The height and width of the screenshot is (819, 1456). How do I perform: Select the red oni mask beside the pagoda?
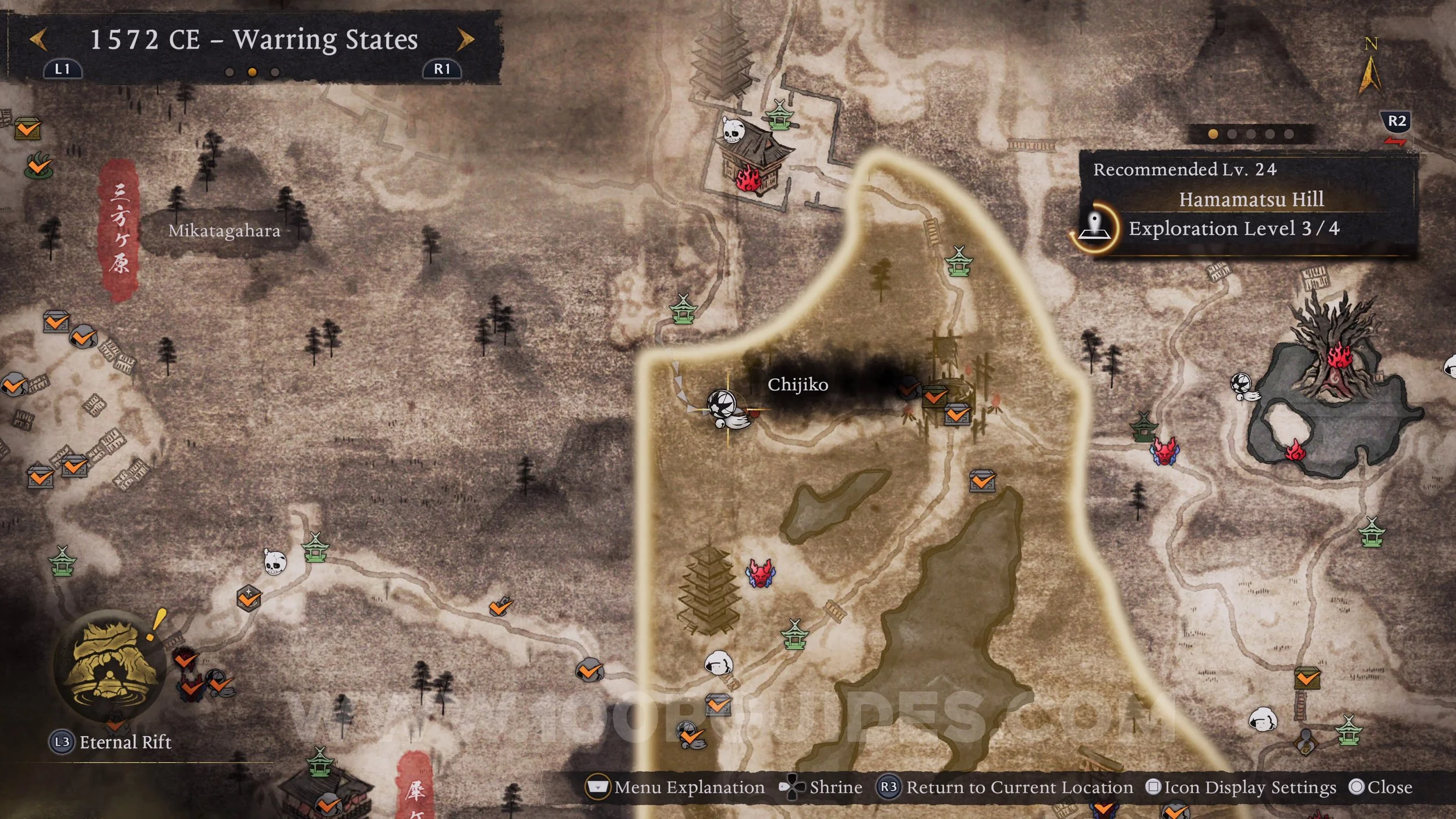click(x=760, y=573)
